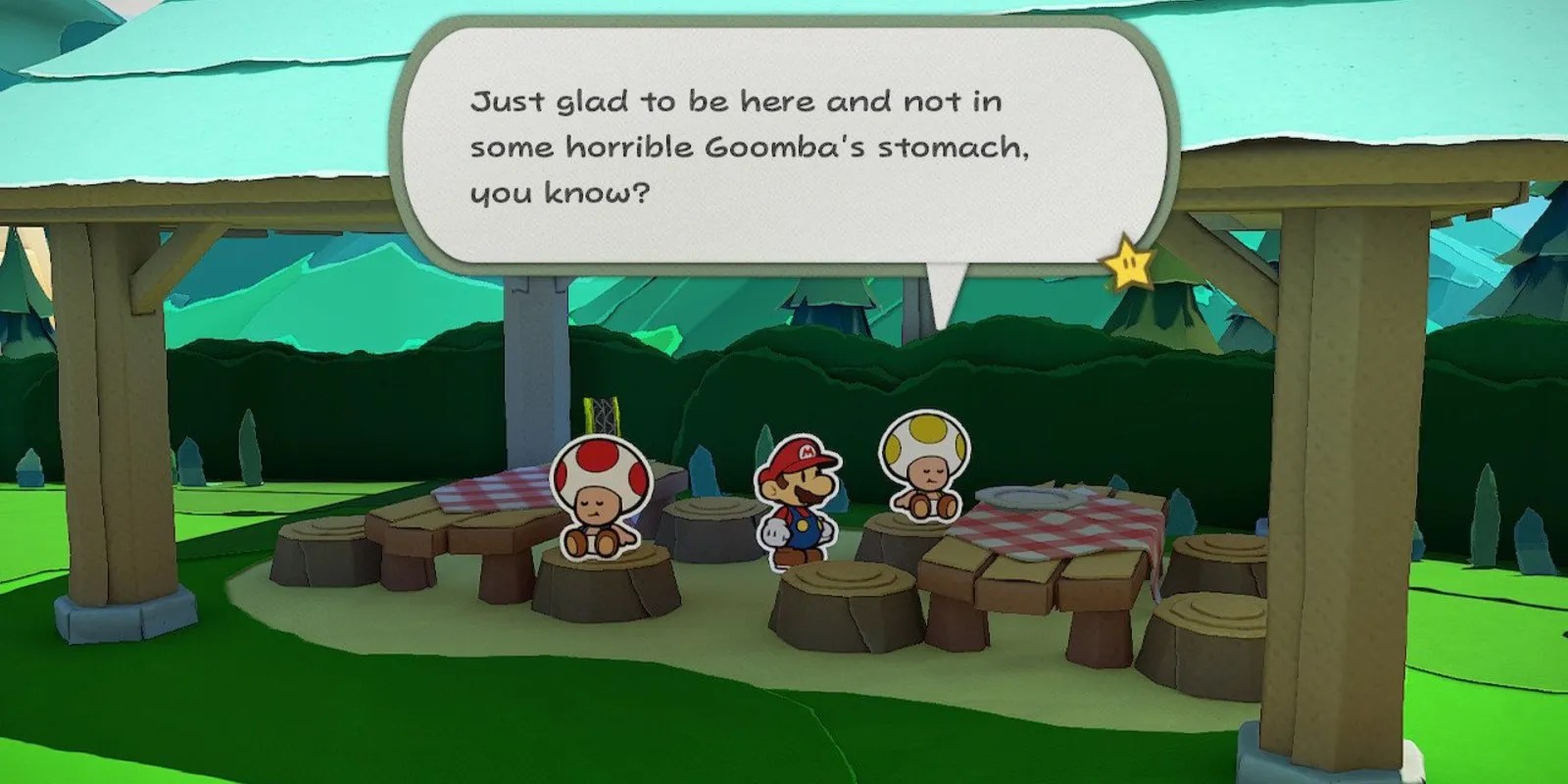Click the yellow star beside the speech bubble
The height and width of the screenshot is (784, 1568).
pyautogui.click(x=1129, y=263)
